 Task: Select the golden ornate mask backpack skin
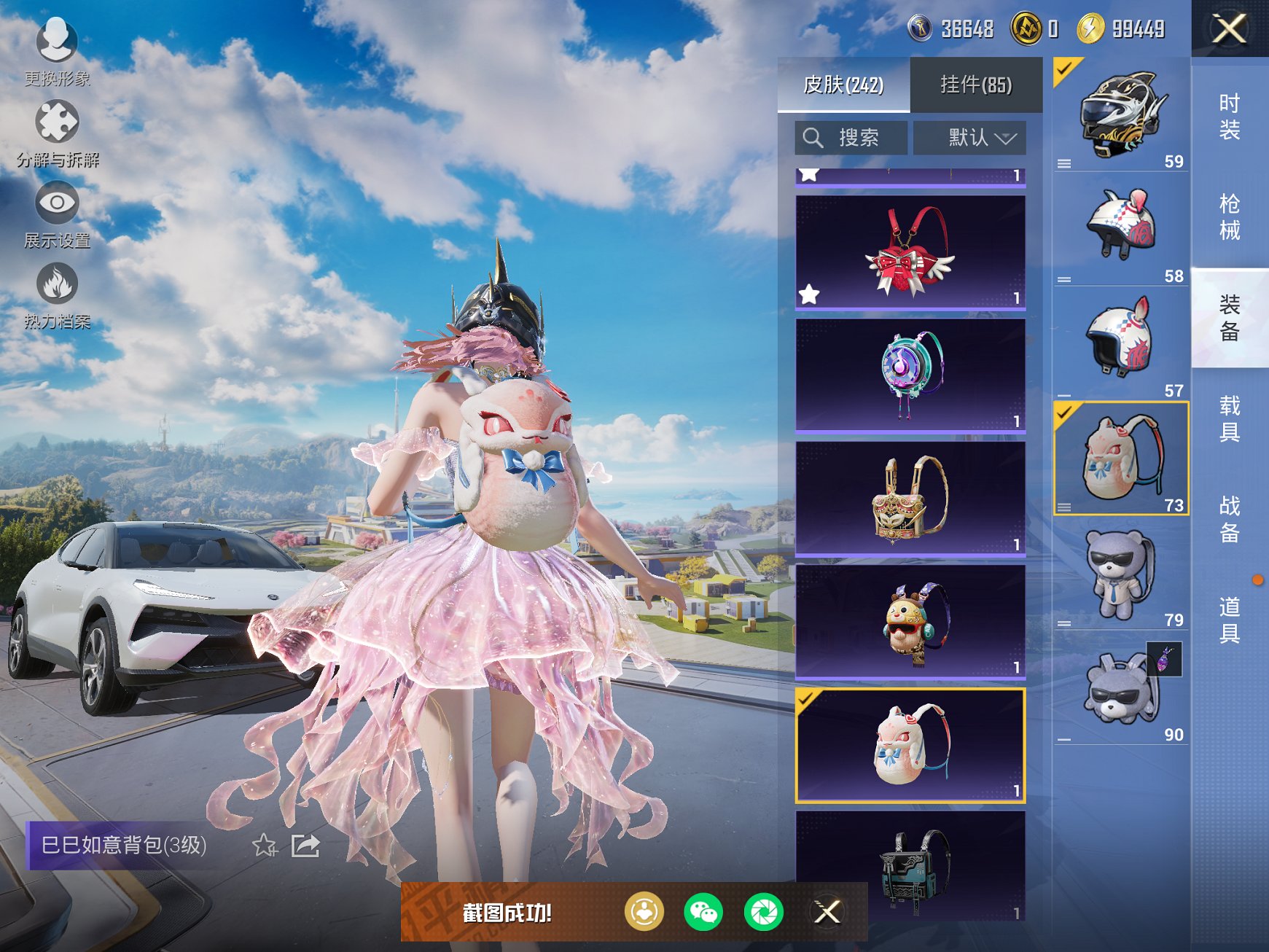point(910,499)
